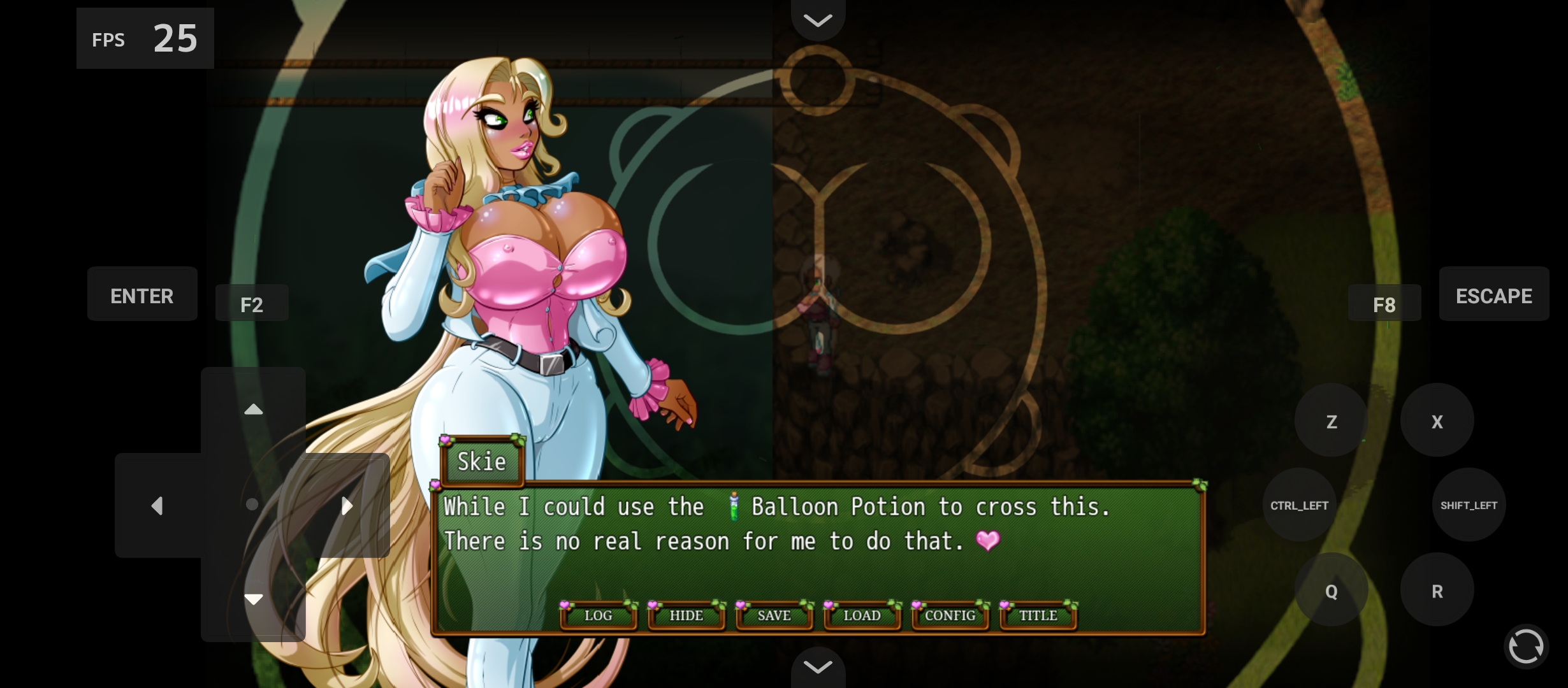Tap the D-pad up arrow
Viewport: 1568px width, 688px height.
click(254, 410)
